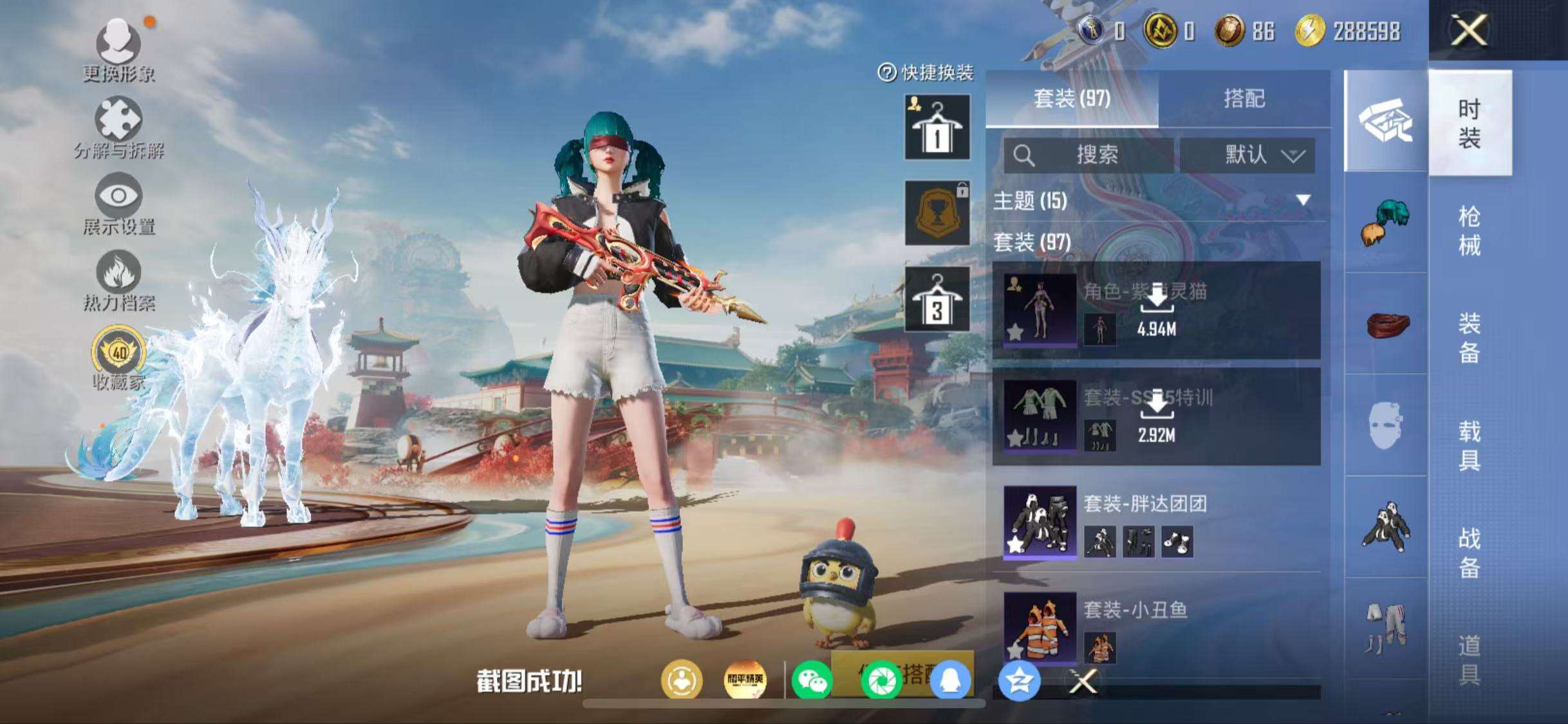Screen dimensions: 1568x724
Task: Close the wardrobe screen with the X
Action: point(1469,30)
